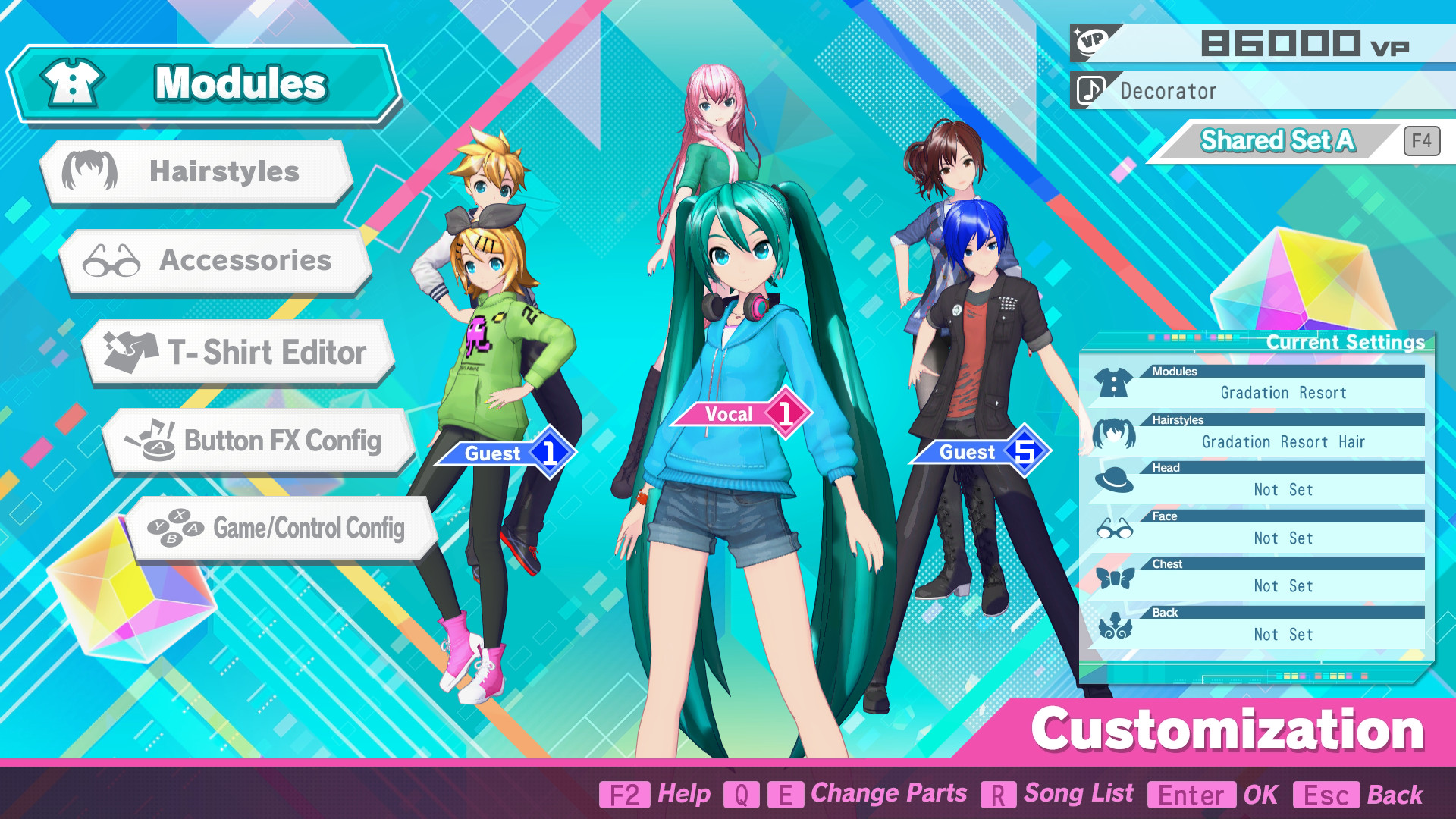Change the Face accessory marked Not Set

[x=1285, y=538]
